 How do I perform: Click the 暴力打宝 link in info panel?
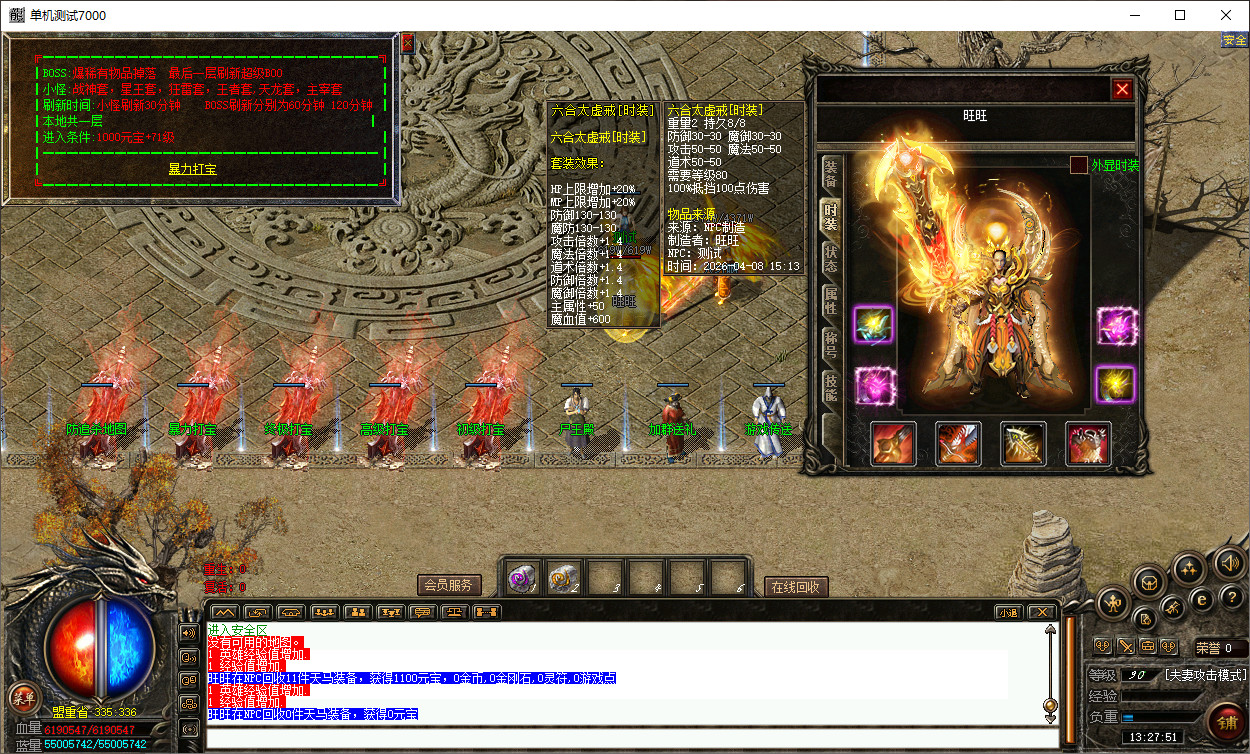point(192,169)
